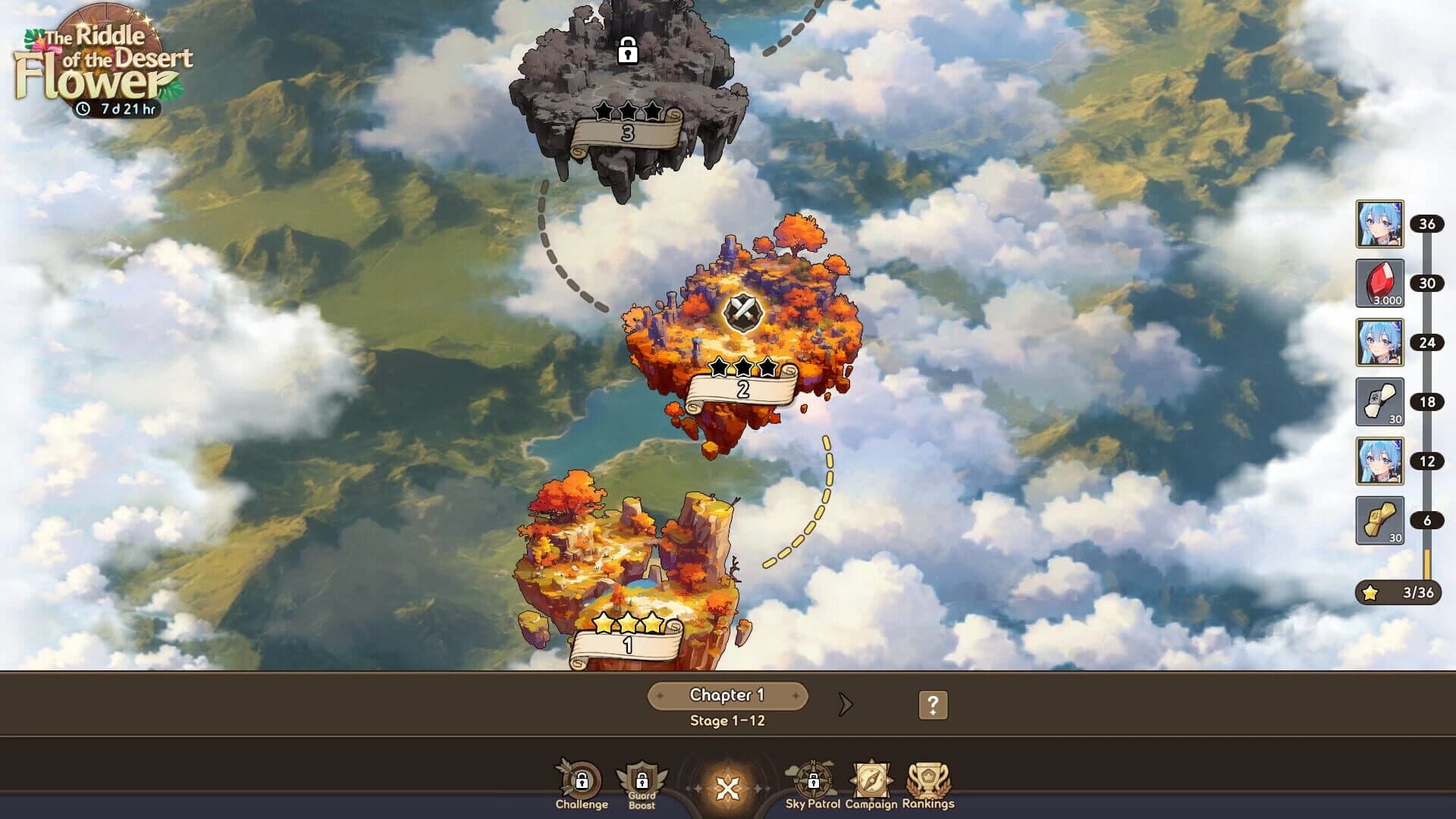Select the locked Stage 3 island

629,83
